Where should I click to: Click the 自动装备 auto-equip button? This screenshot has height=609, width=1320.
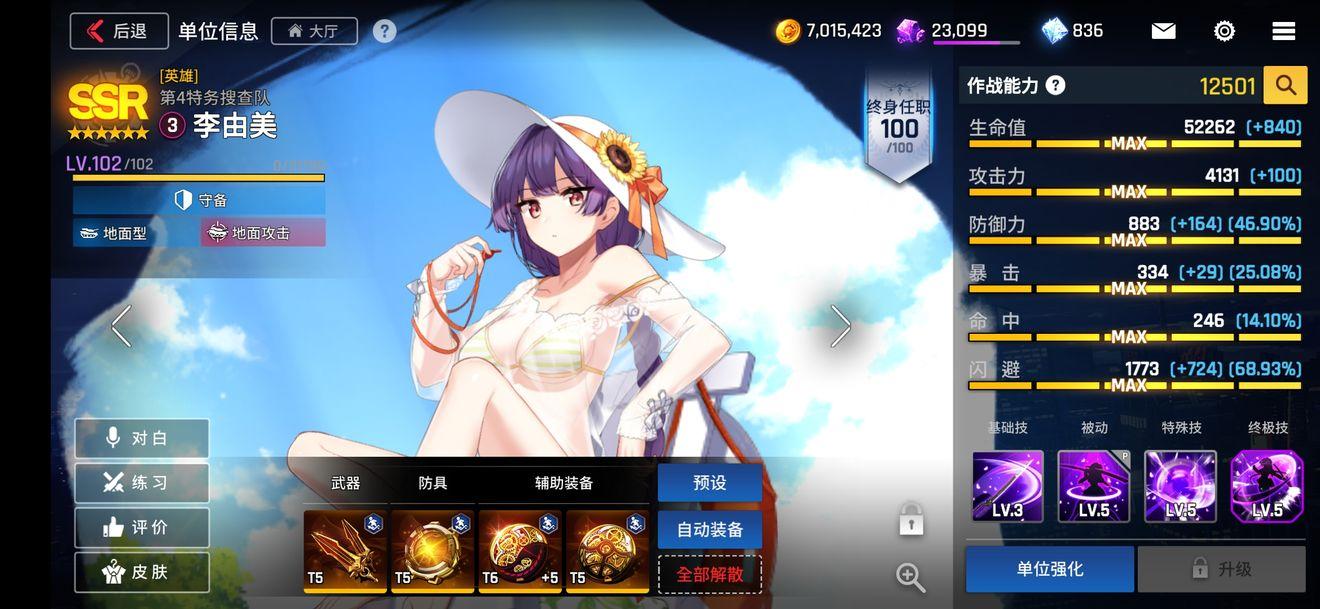tap(709, 529)
